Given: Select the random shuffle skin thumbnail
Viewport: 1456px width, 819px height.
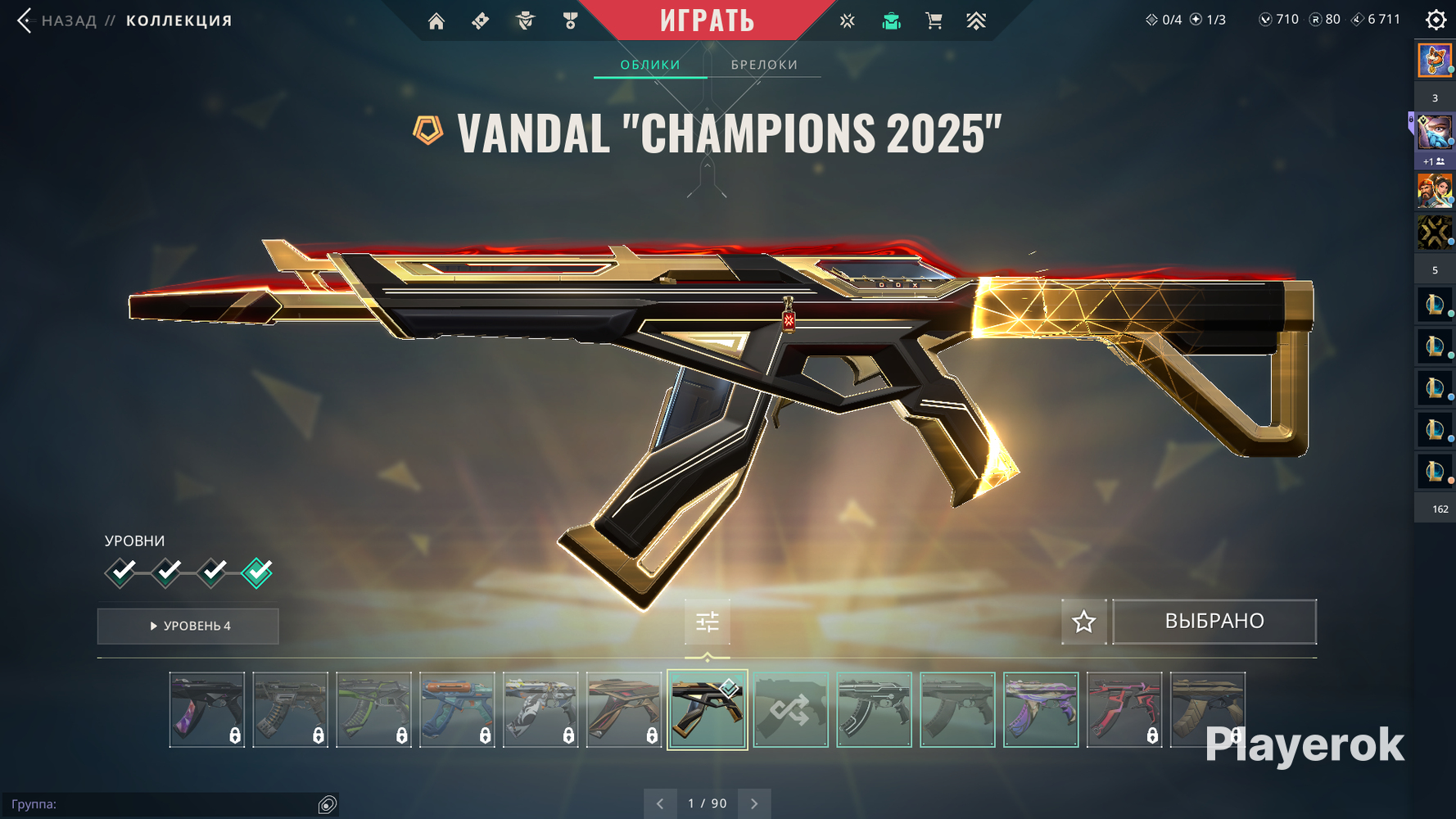Looking at the screenshot, I should point(790,709).
